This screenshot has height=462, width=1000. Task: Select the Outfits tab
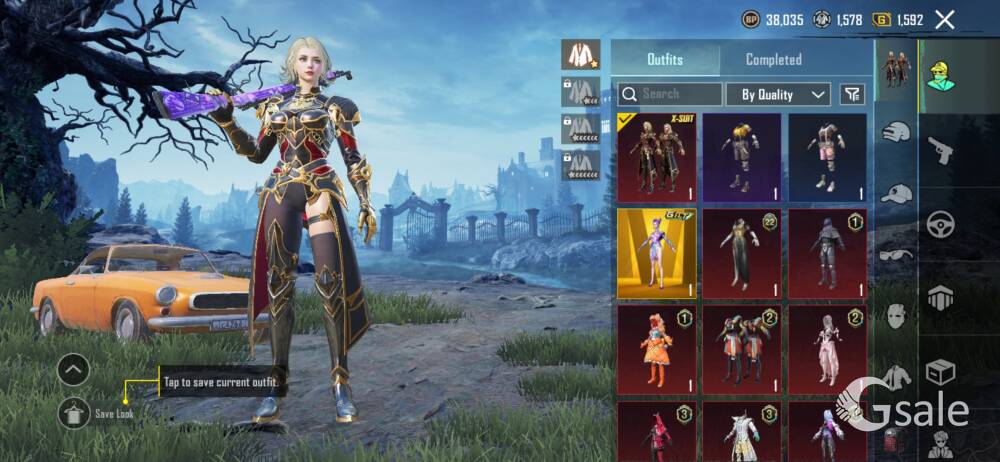(x=665, y=60)
